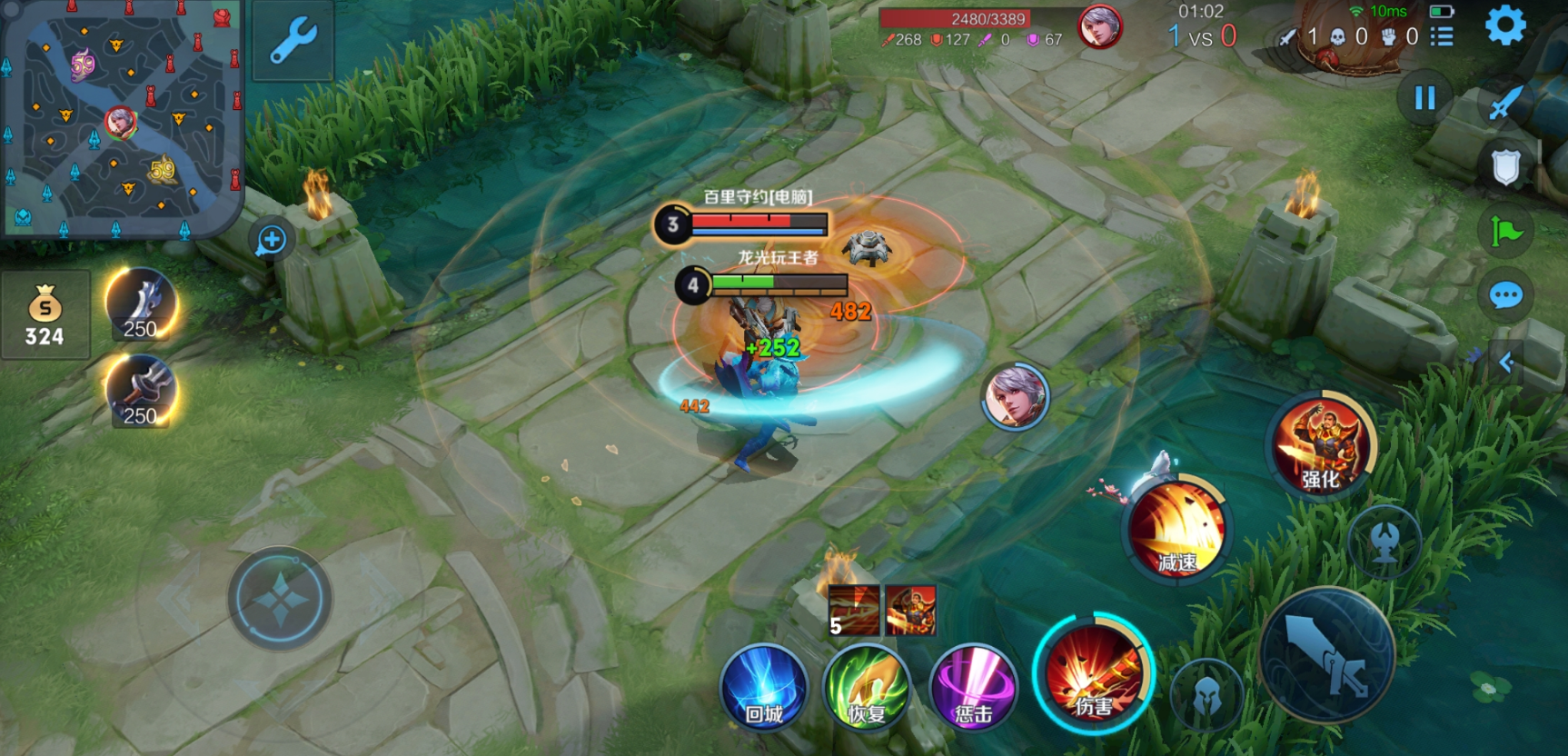Viewport: 1568px width, 756px height.
Task: Buy the first recommended 250-gold item
Action: click(x=141, y=304)
